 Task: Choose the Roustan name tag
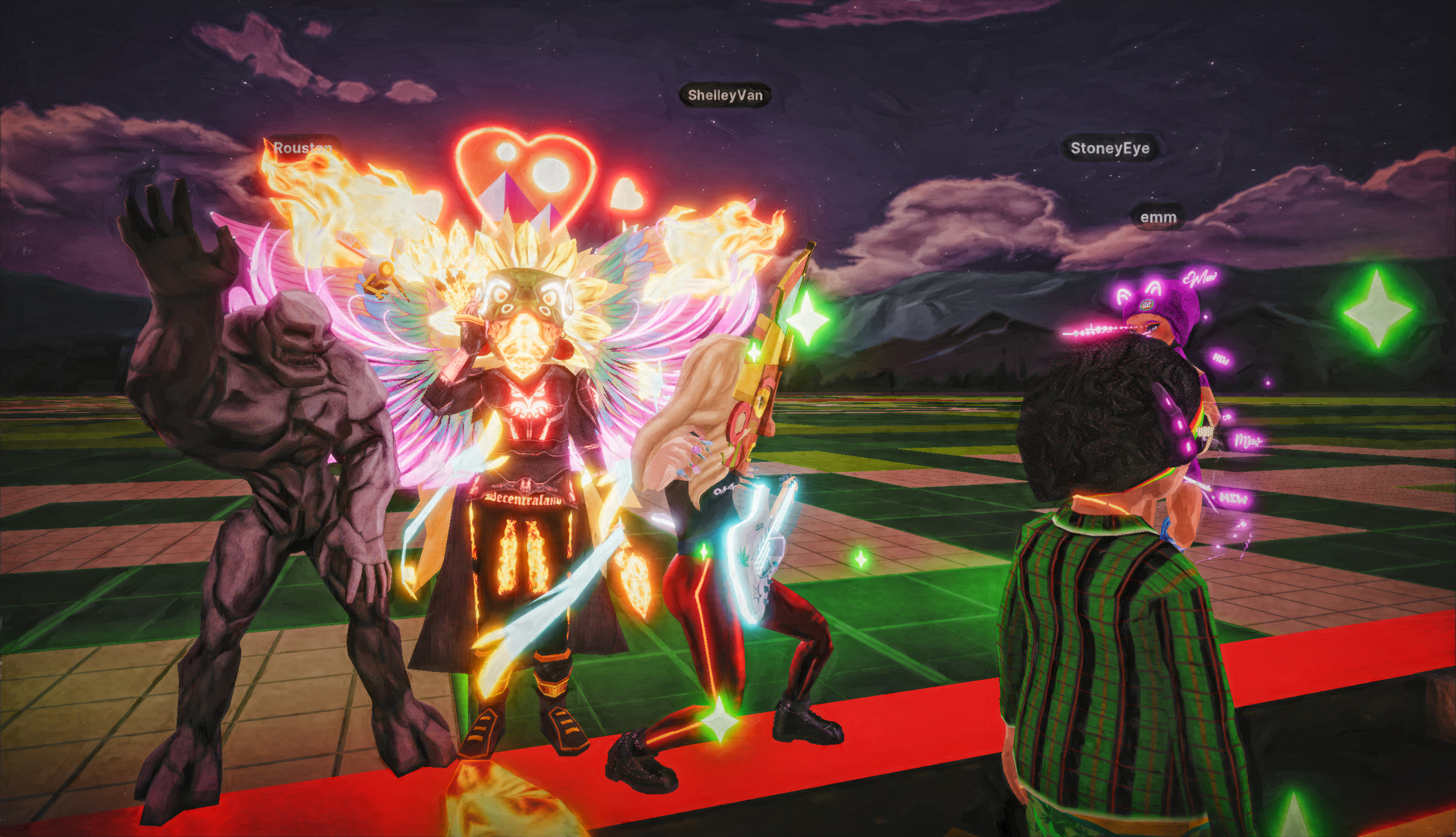(x=302, y=148)
